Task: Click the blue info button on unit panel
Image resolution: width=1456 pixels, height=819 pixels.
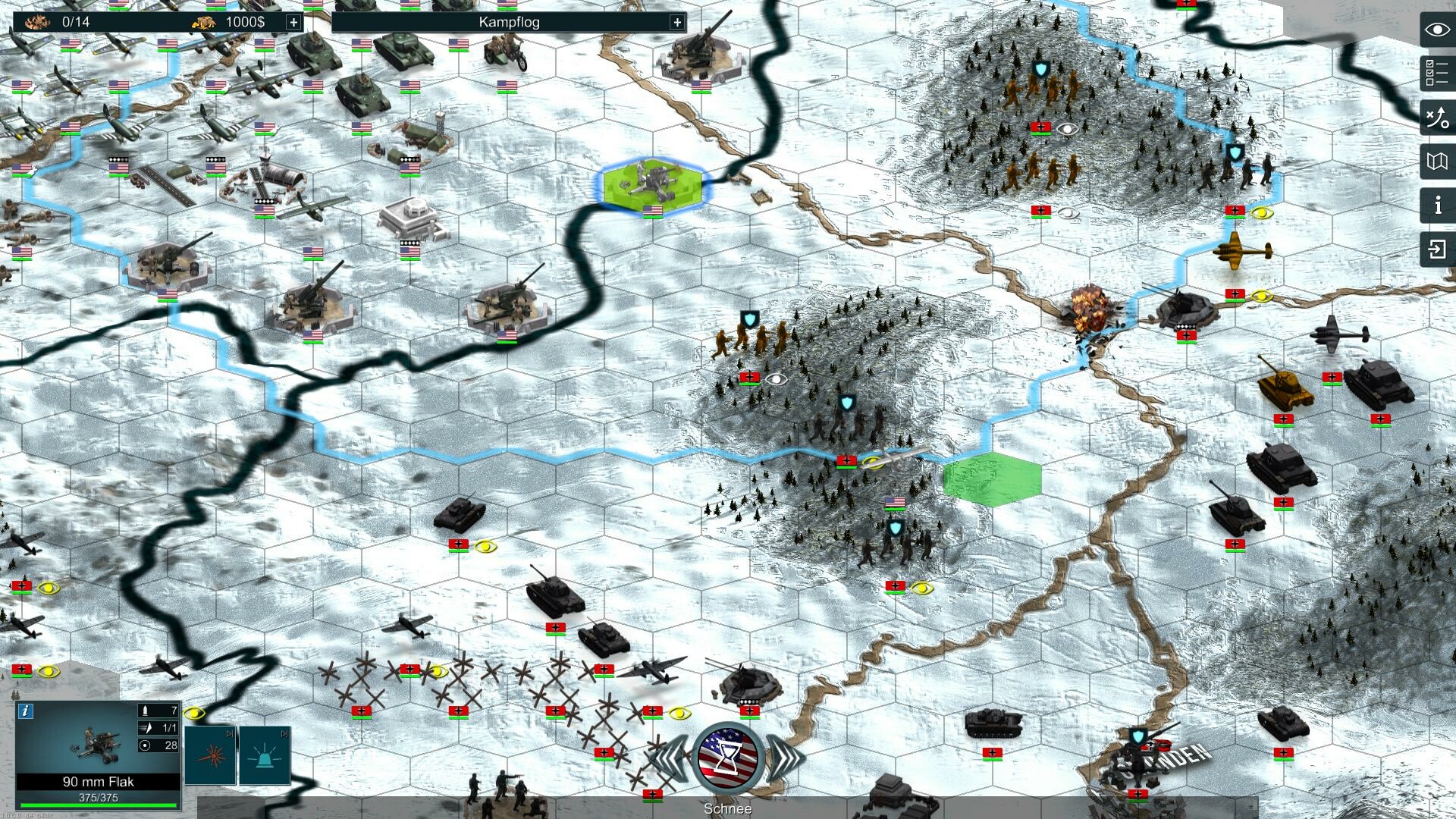Action: 27,711
